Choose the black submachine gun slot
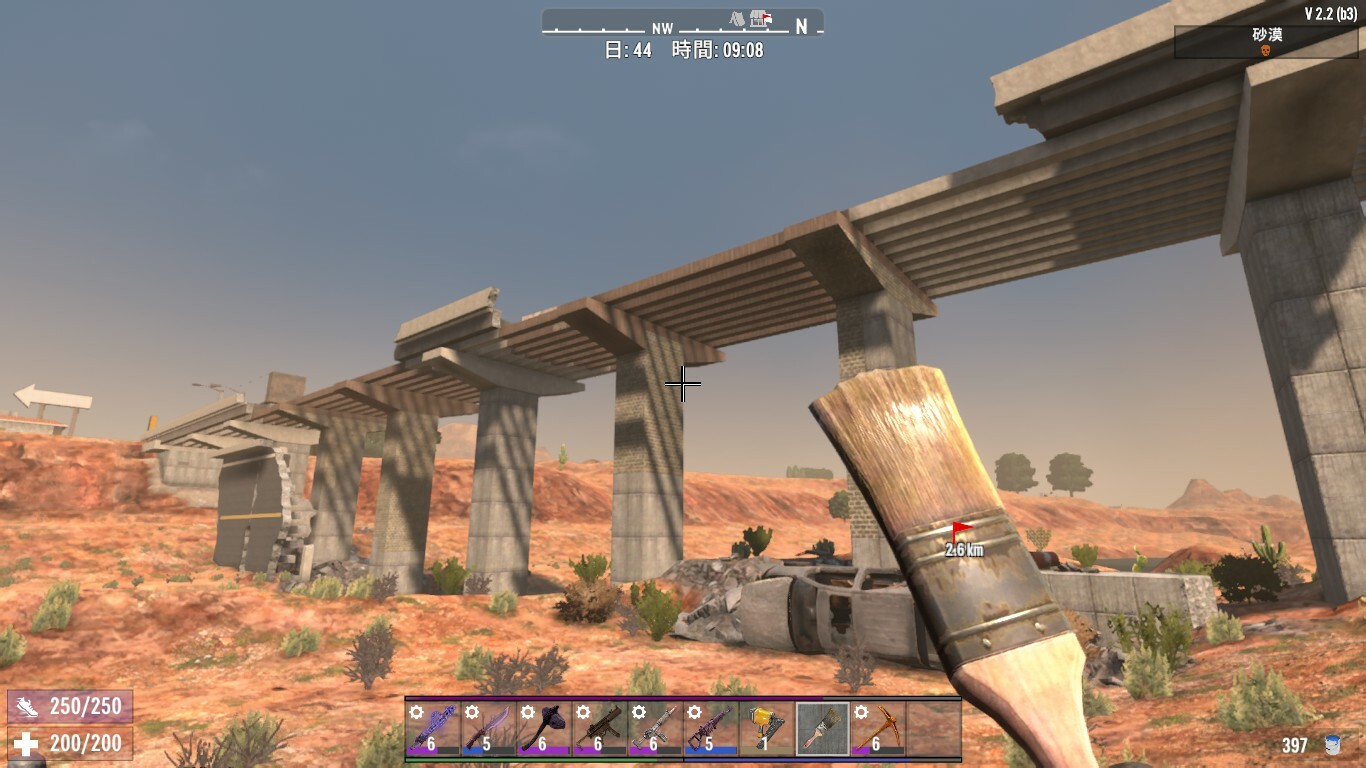Viewport: 1366px width, 768px height. (x=598, y=728)
